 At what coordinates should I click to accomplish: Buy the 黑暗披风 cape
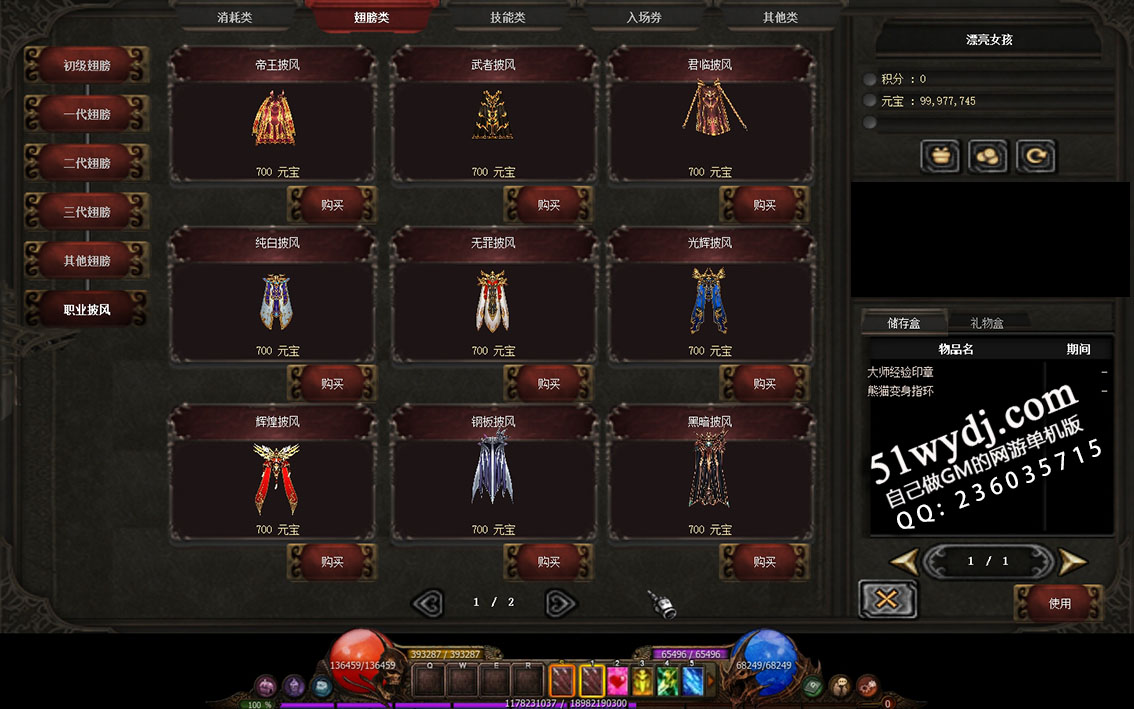pos(764,562)
